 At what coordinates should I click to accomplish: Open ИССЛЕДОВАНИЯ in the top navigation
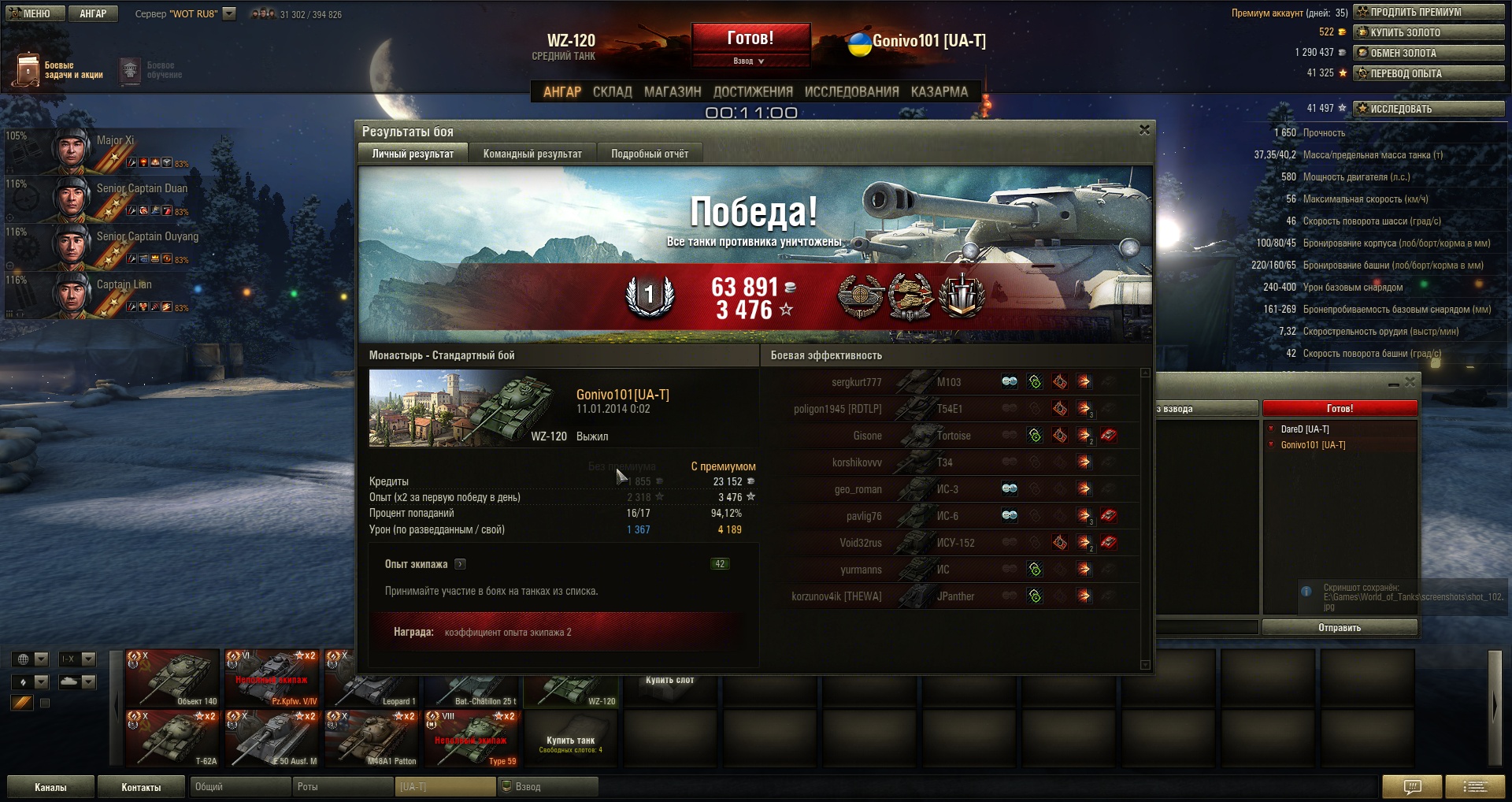851,91
